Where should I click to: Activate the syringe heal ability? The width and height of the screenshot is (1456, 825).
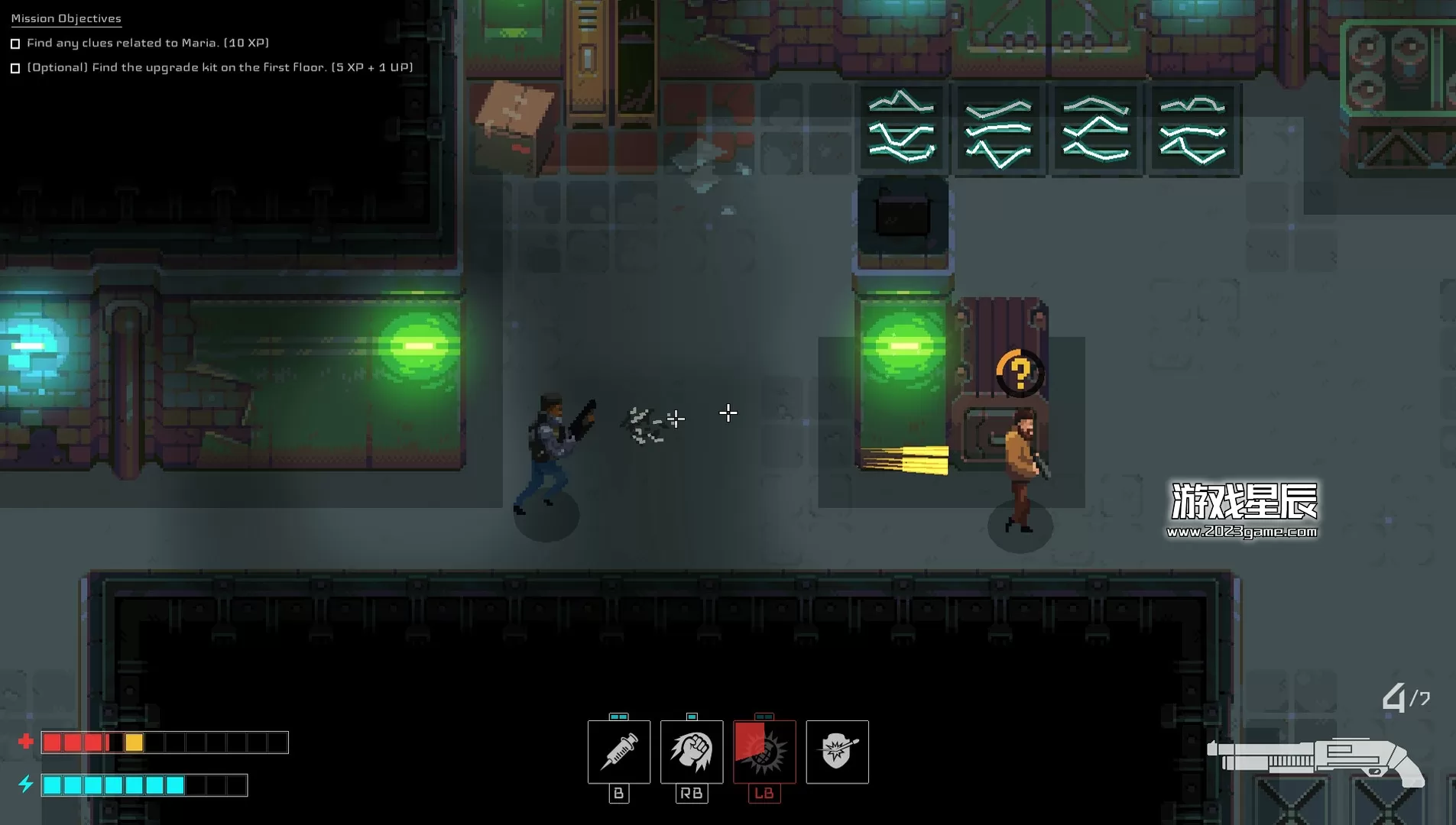pyautogui.click(x=619, y=752)
